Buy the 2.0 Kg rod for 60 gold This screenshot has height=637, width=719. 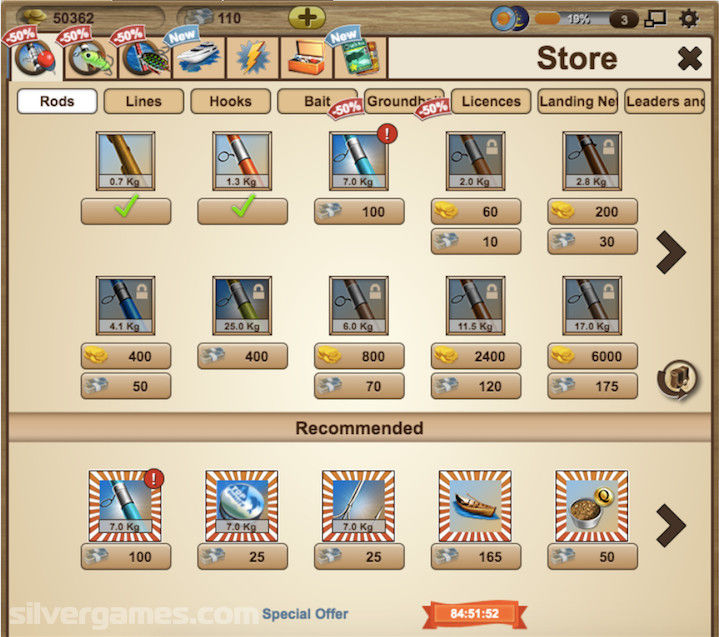pyautogui.click(x=476, y=211)
